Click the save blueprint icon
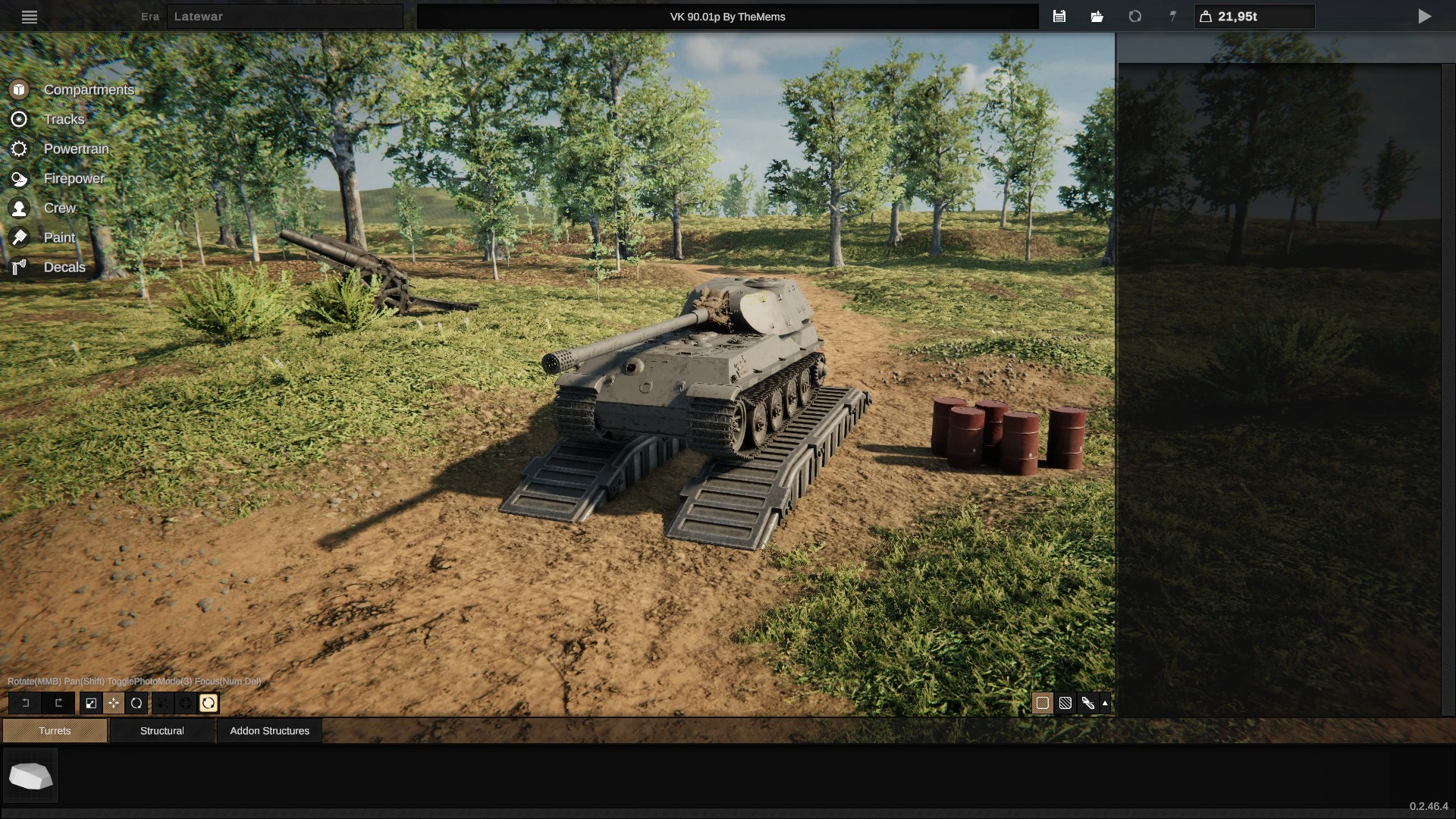Image resolution: width=1456 pixels, height=819 pixels. [1059, 16]
